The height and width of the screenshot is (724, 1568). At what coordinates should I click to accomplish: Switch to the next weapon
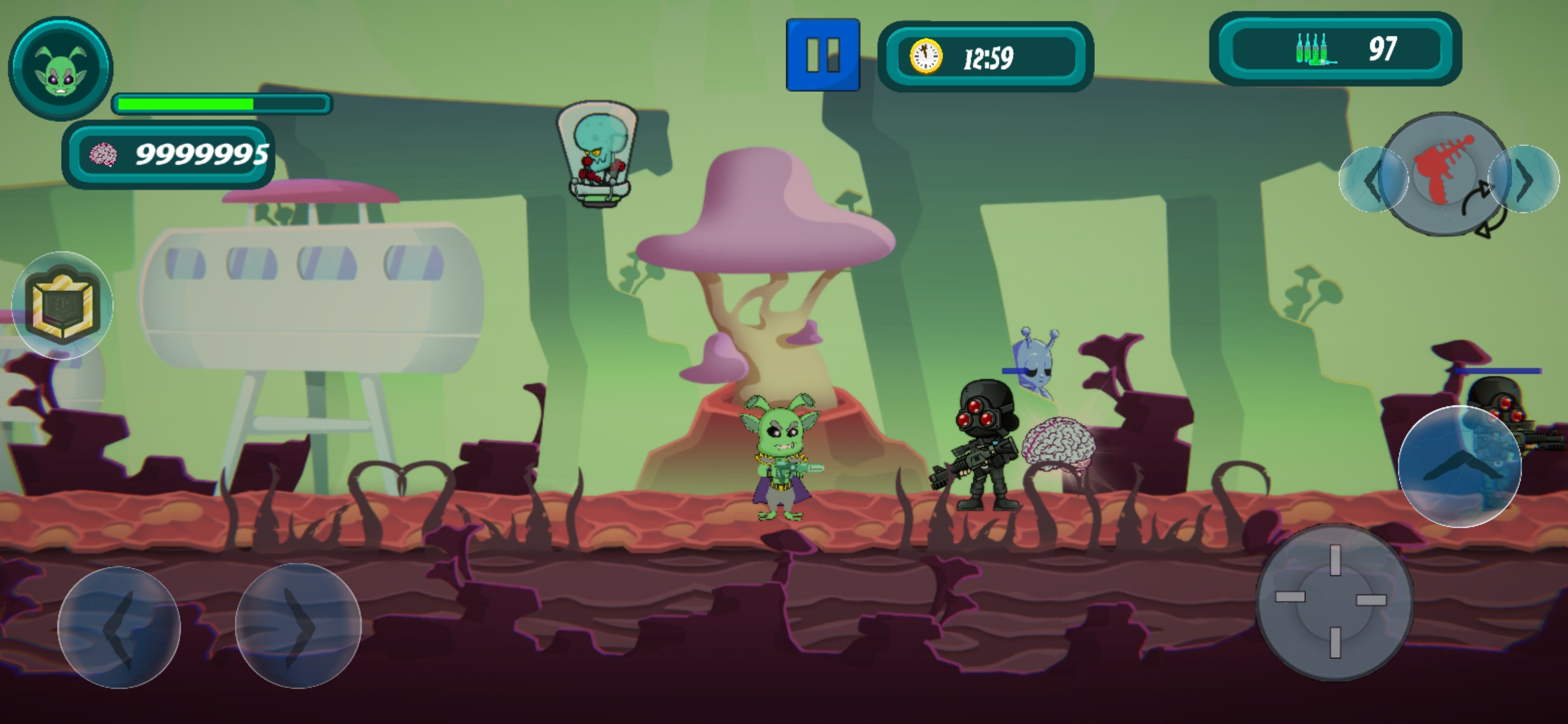point(1525,179)
